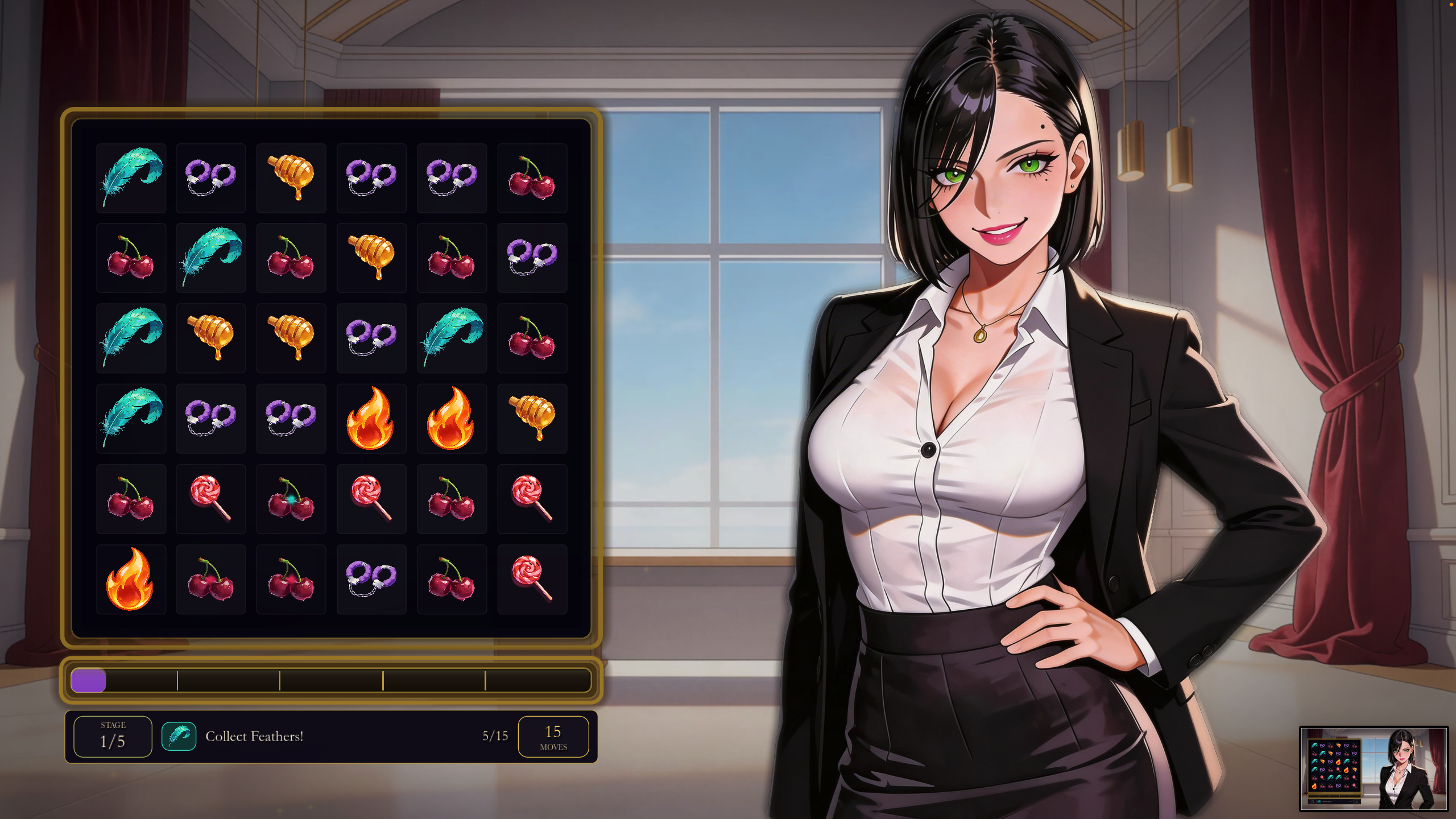
Task: Click the honey tile beside the fire tiles
Action: tap(532, 418)
